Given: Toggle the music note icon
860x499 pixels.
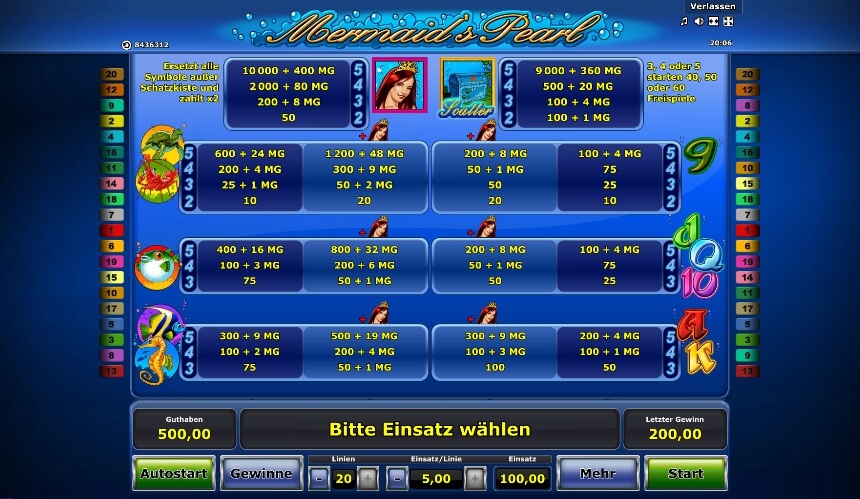Looking at the screenshot, I should 684,21.
